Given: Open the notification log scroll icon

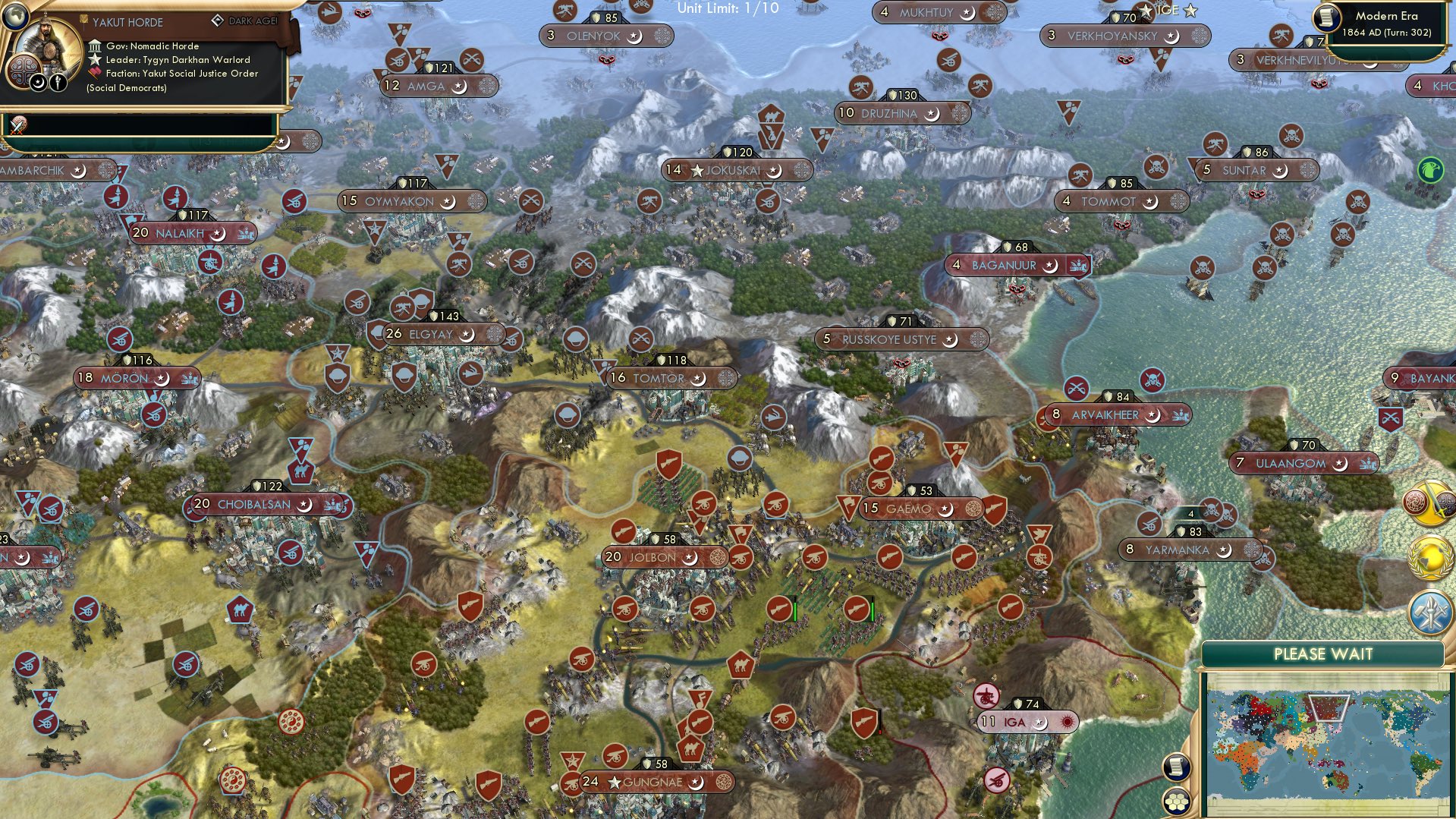Looking at the screenshot, I should (x=1177, y=768).
